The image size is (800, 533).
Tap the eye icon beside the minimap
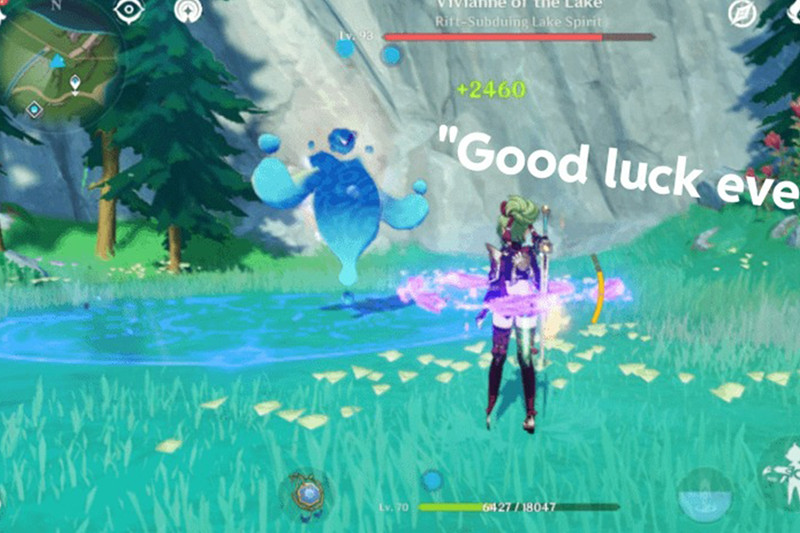130,11
